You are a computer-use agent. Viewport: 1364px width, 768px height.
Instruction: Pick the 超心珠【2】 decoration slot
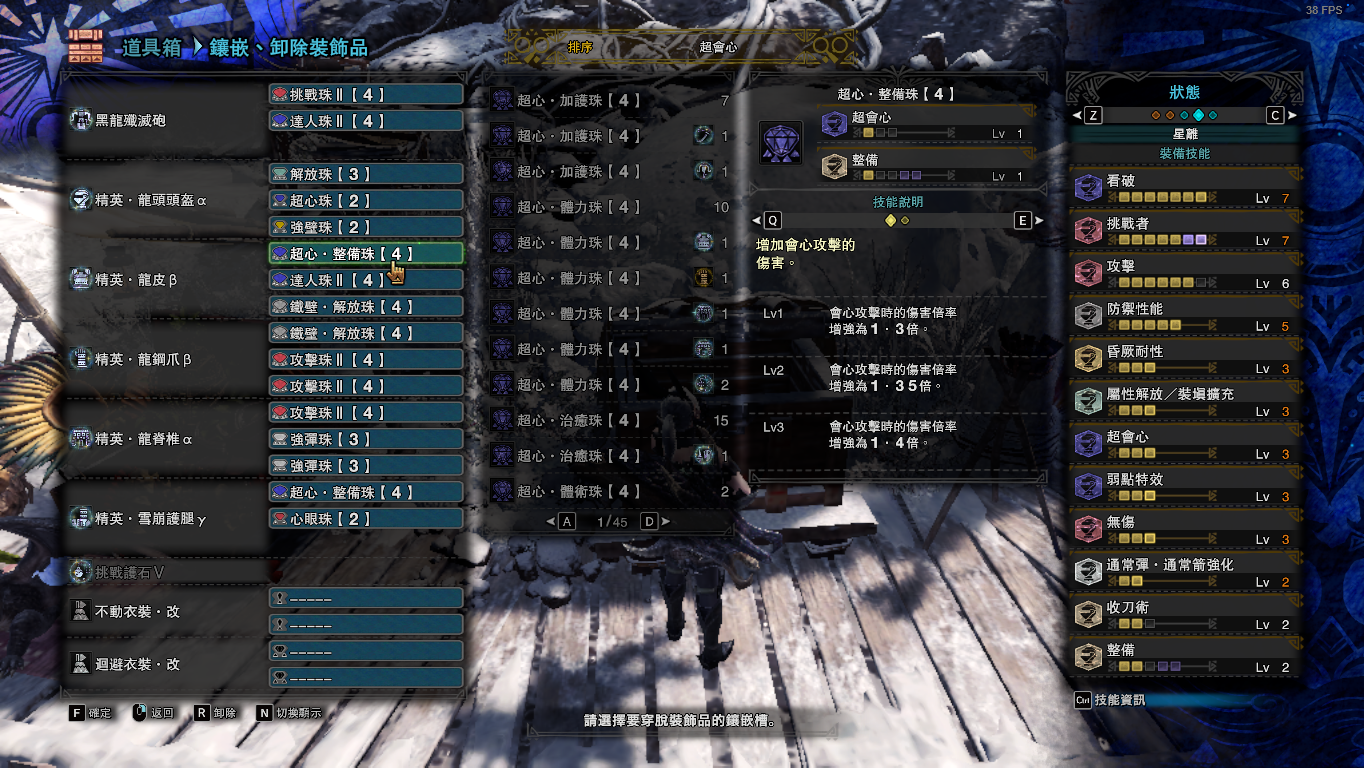point(365,201)
